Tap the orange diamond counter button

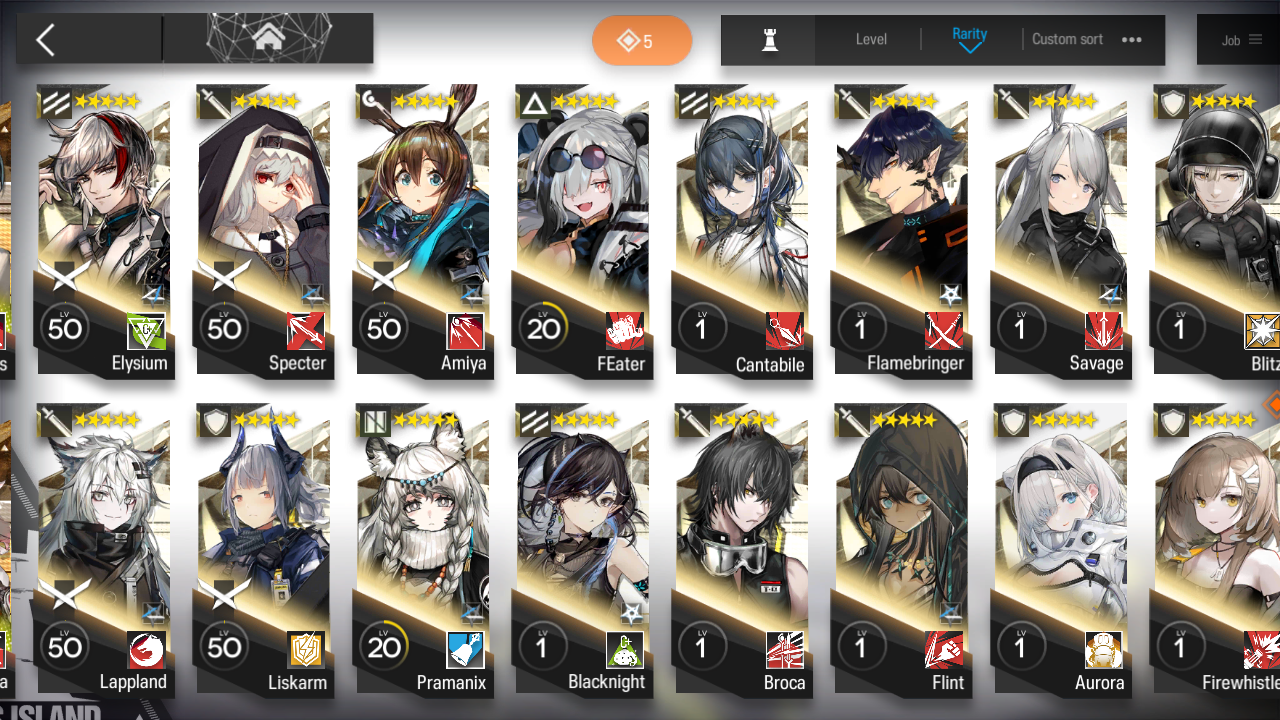click(x=641, y=41)
